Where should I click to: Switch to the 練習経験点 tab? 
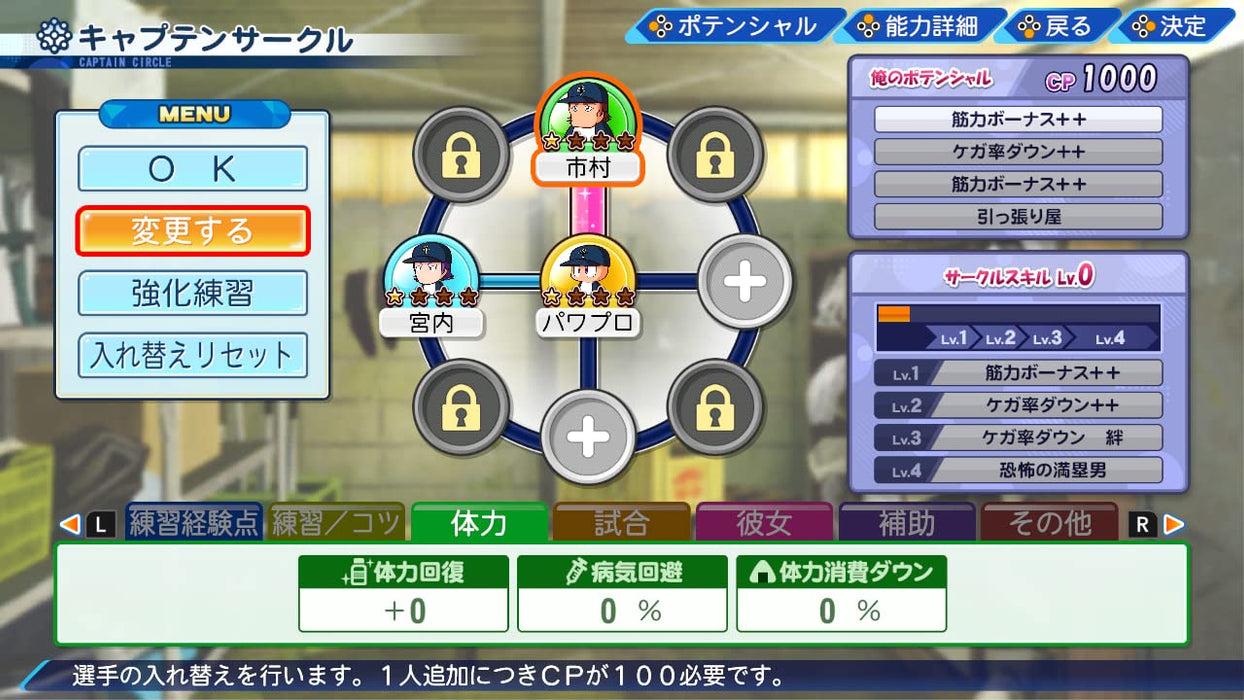[194, 522]
